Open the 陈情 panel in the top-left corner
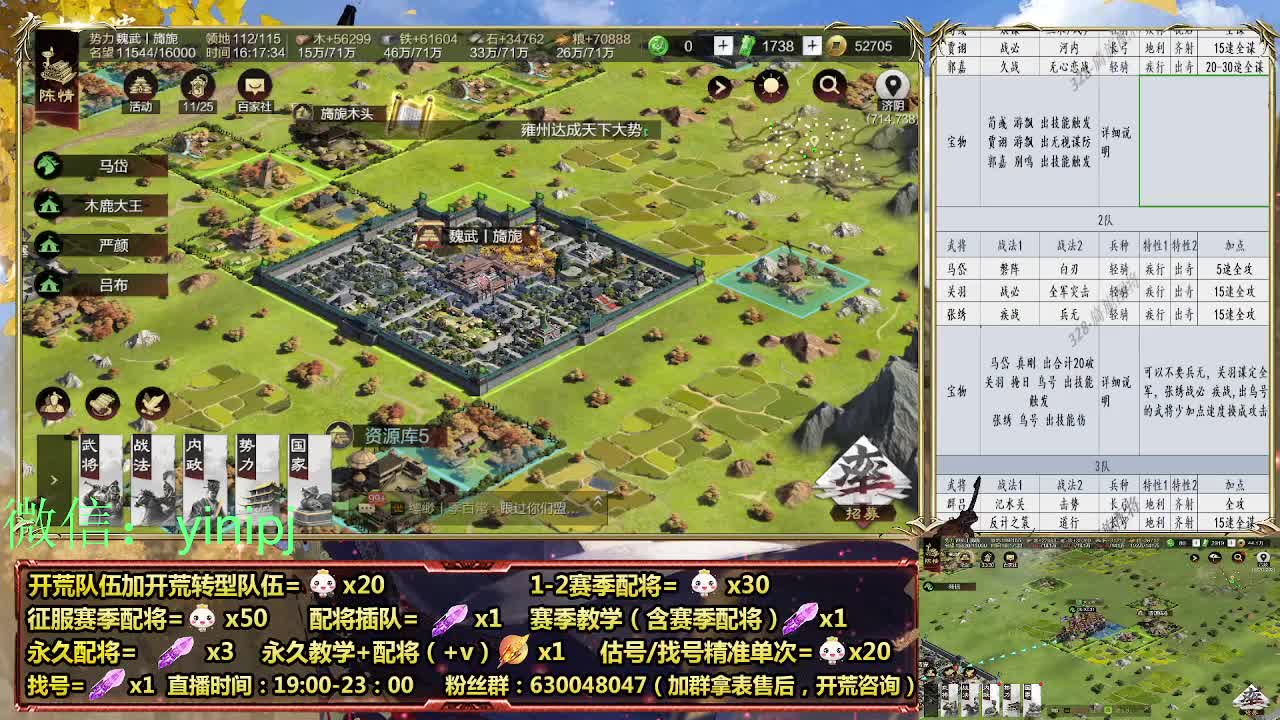The height and width of the screenshot is (720, 1280). click(55, 75)
